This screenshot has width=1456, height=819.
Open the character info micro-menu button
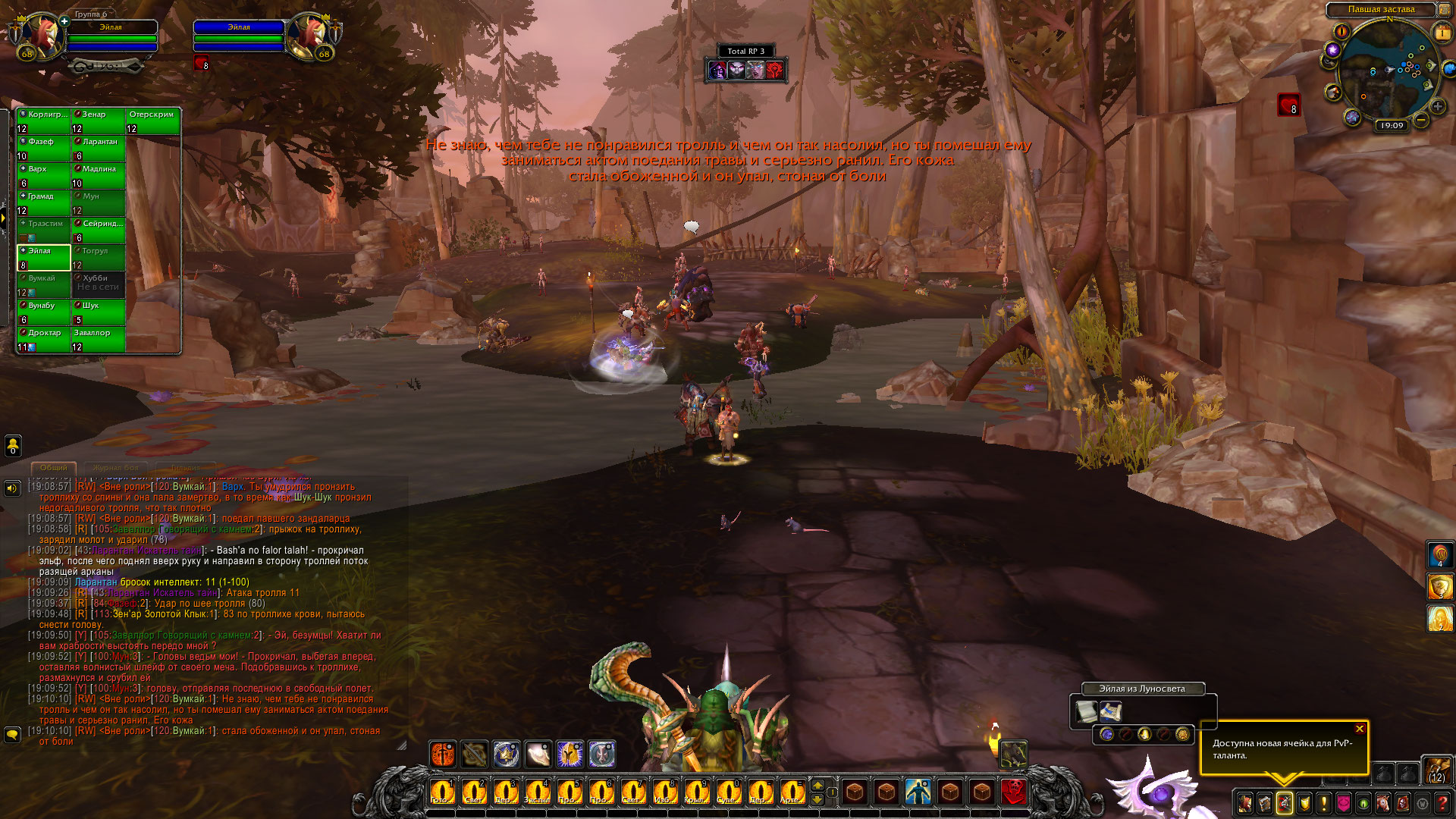1245,803
